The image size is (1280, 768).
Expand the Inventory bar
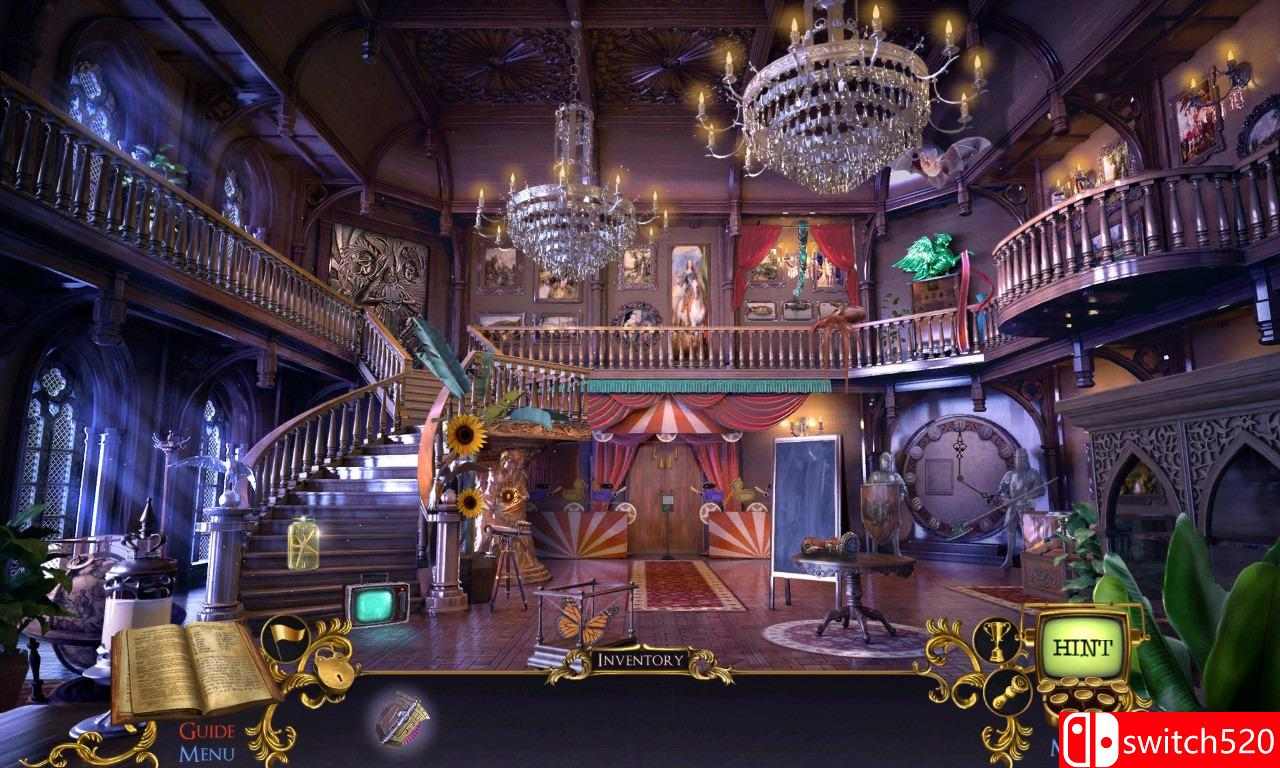[x=640, y=657]
